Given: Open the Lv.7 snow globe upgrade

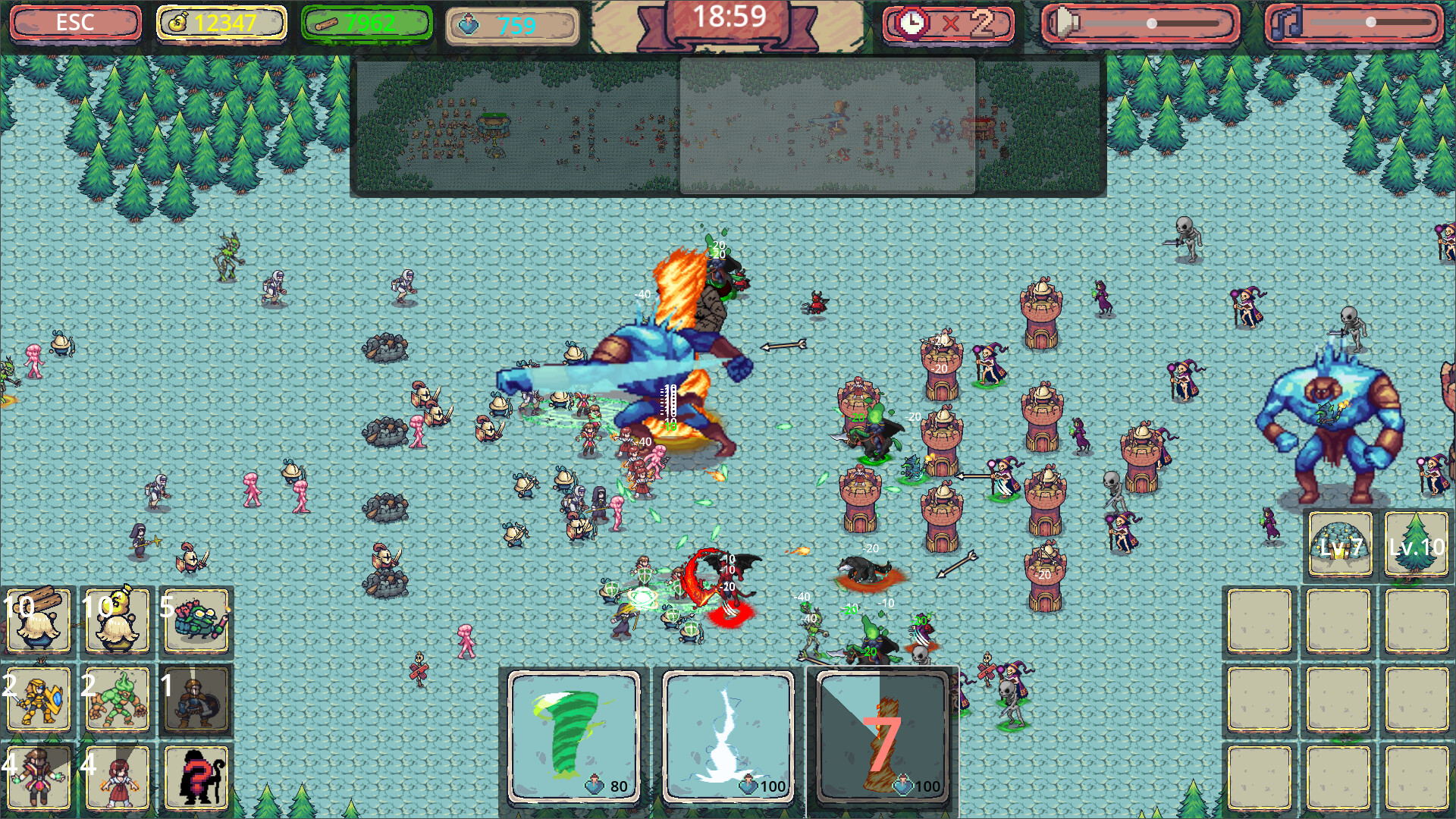Looking at the screenshot, I should point(1338,544).
